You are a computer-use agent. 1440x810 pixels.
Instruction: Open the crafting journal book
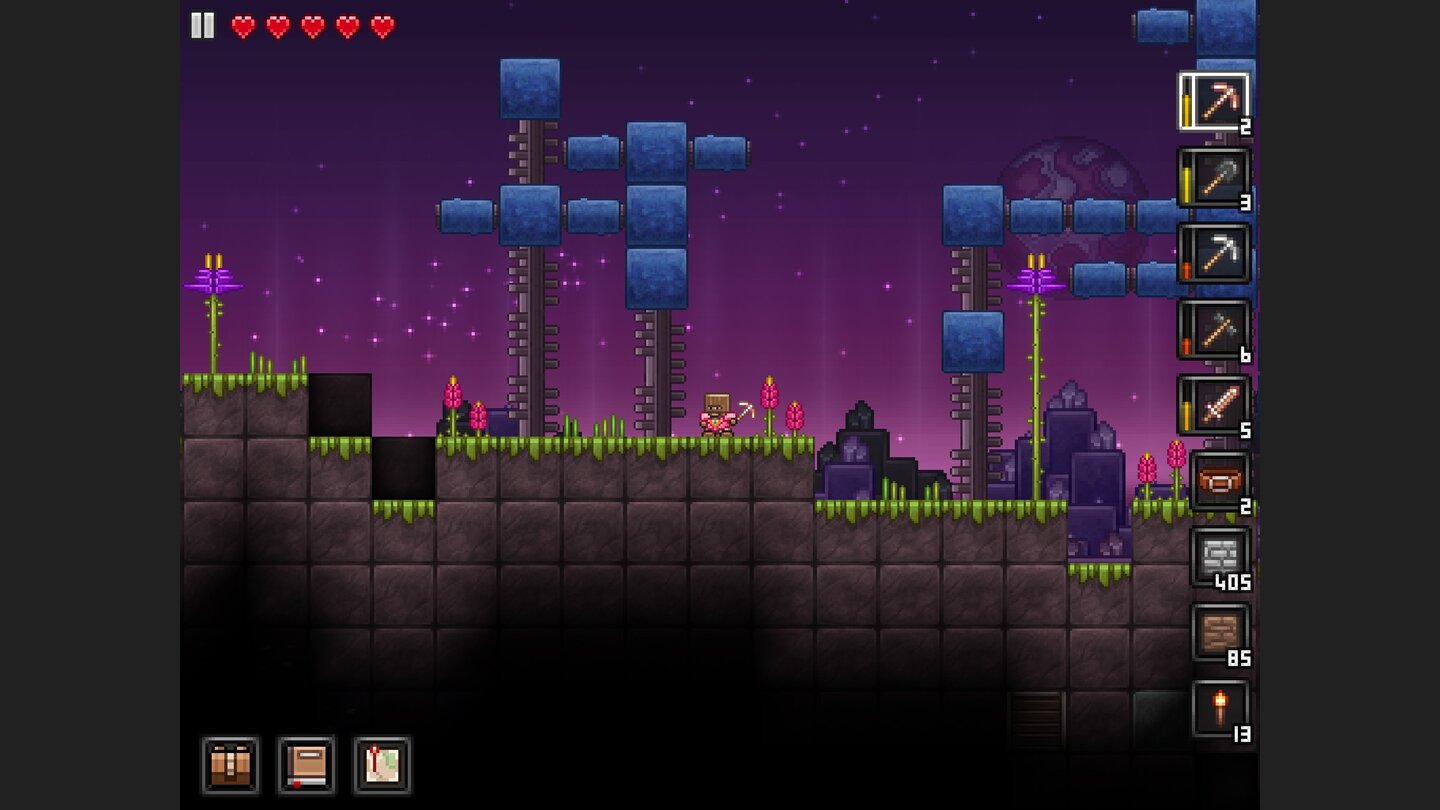click(x=306, y=765)
